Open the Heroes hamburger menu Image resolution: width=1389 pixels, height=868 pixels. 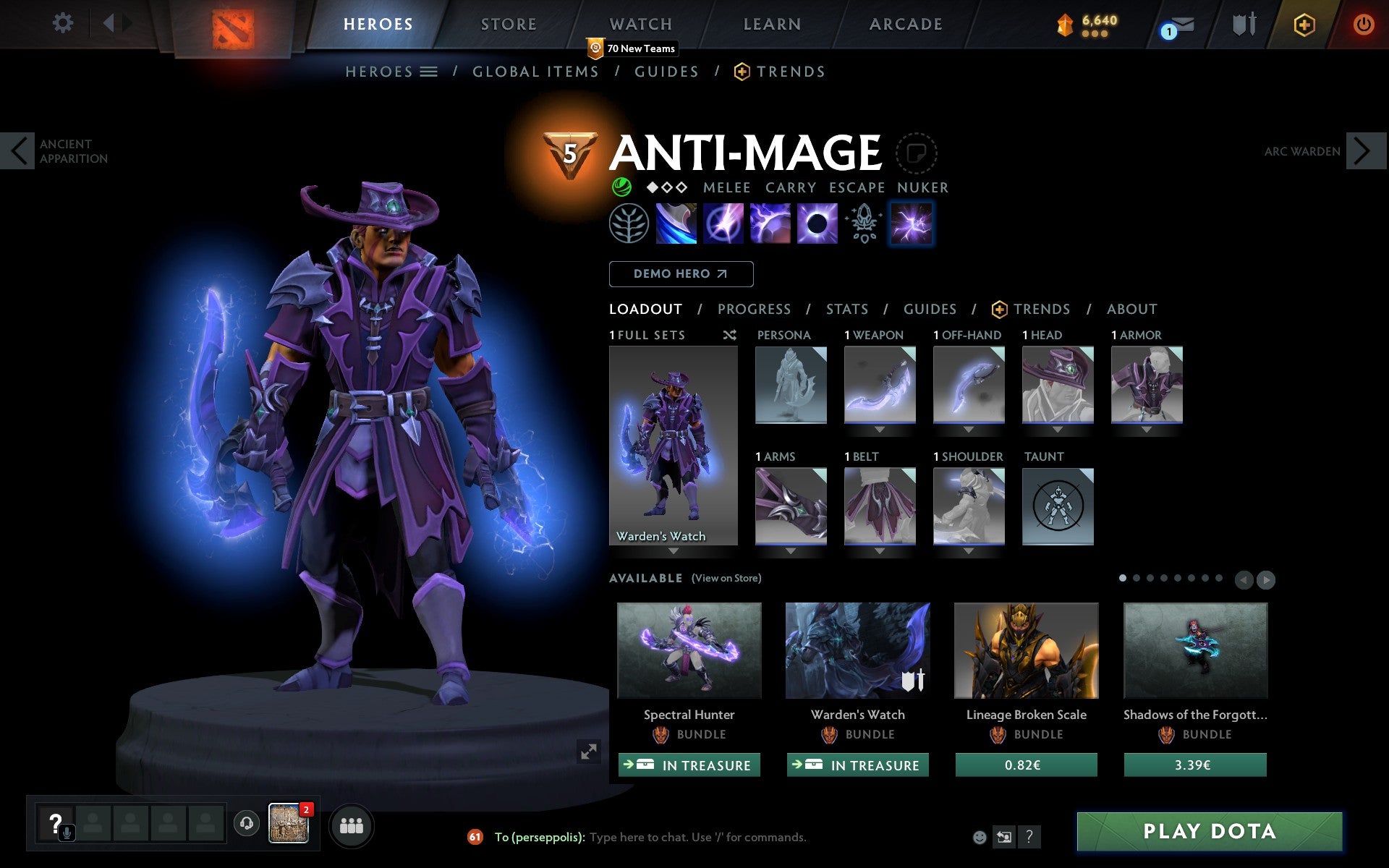pos(430,72)
